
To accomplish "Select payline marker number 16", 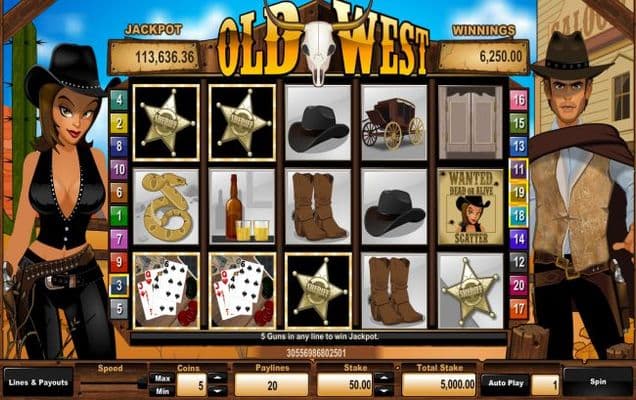I will click(518, 99).
